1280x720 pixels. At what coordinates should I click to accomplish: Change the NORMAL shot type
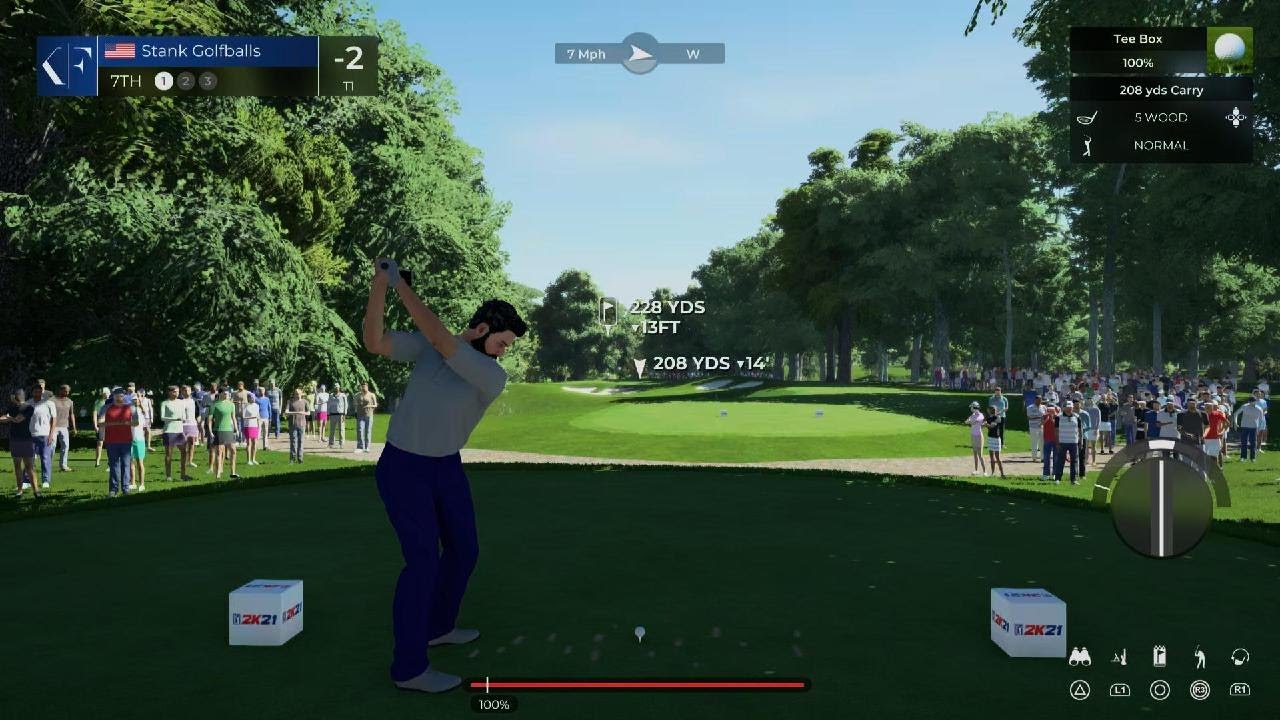coord(1160,145)
